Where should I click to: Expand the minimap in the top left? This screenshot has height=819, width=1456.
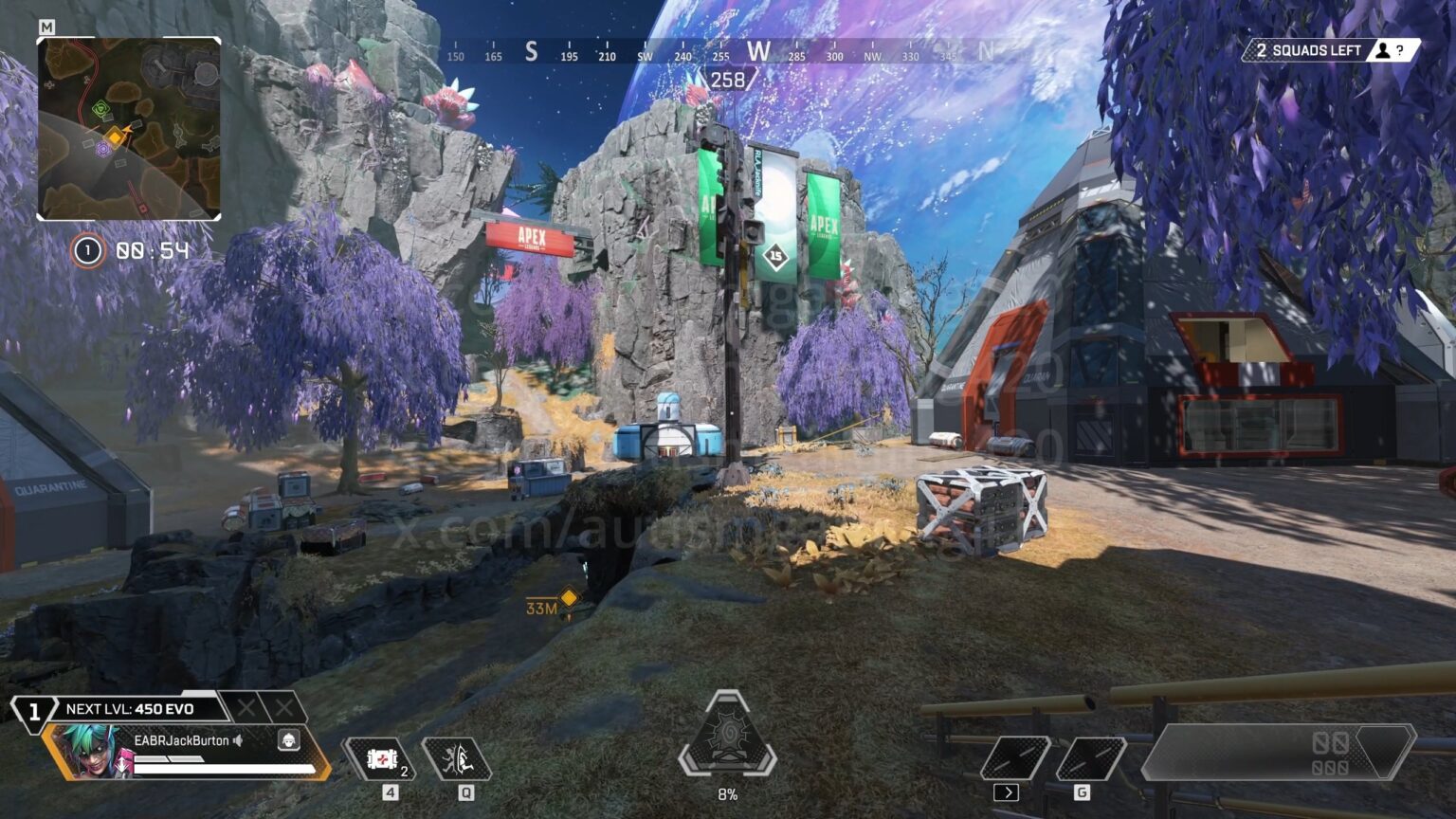130,130
